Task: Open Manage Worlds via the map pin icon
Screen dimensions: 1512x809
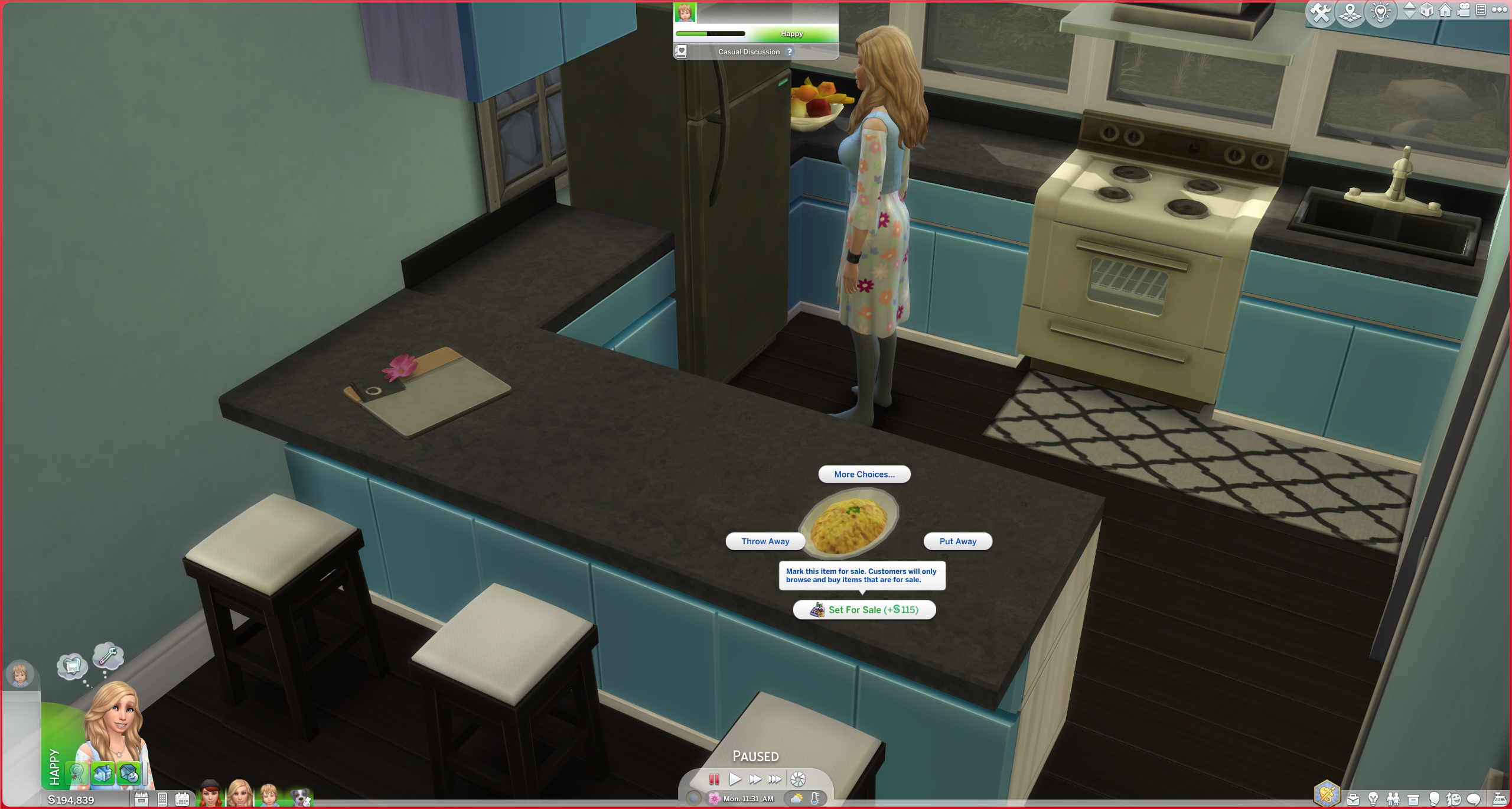Action: [1351, 12]
